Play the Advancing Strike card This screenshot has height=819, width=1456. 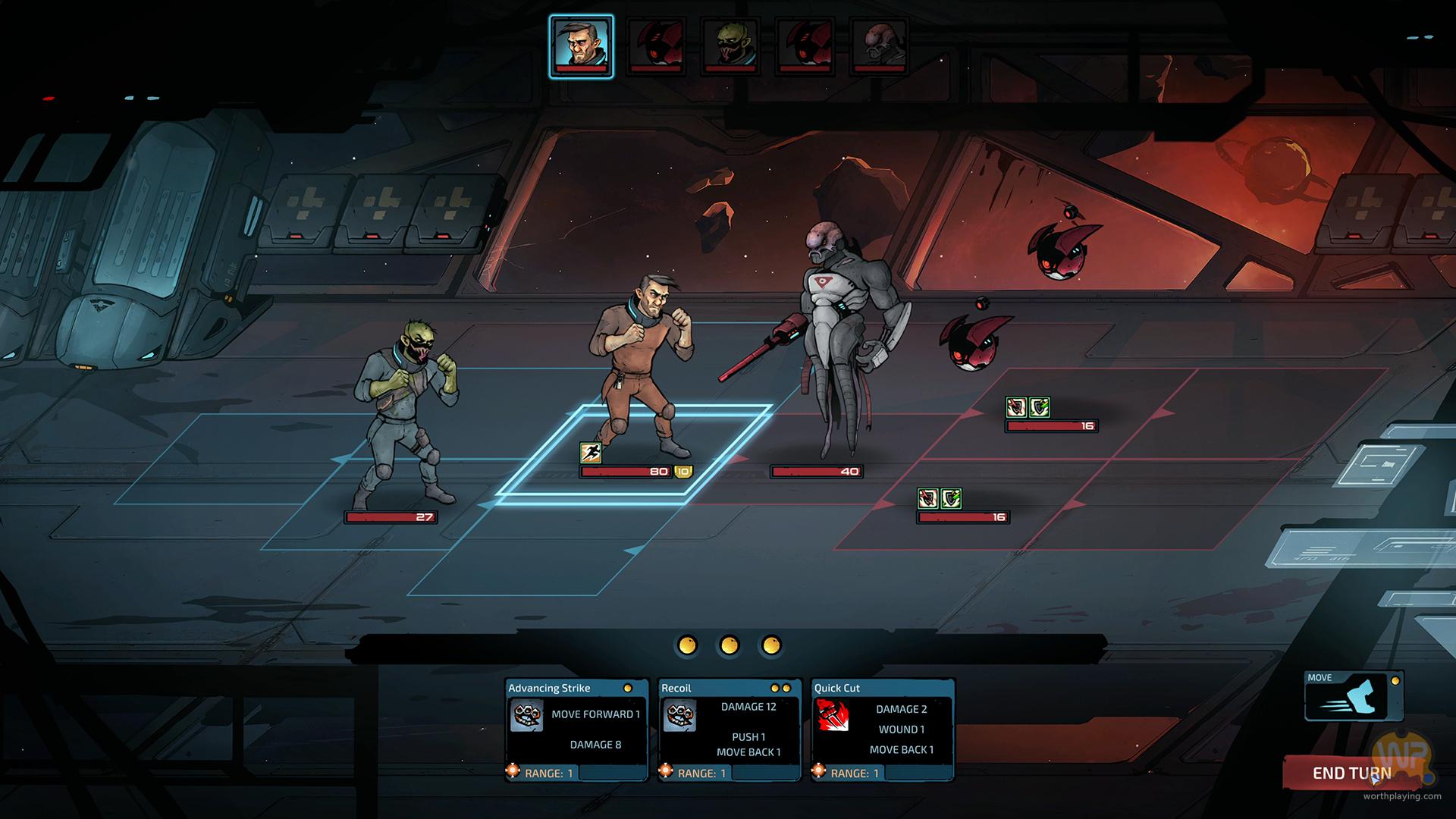[x=576, y=730]
